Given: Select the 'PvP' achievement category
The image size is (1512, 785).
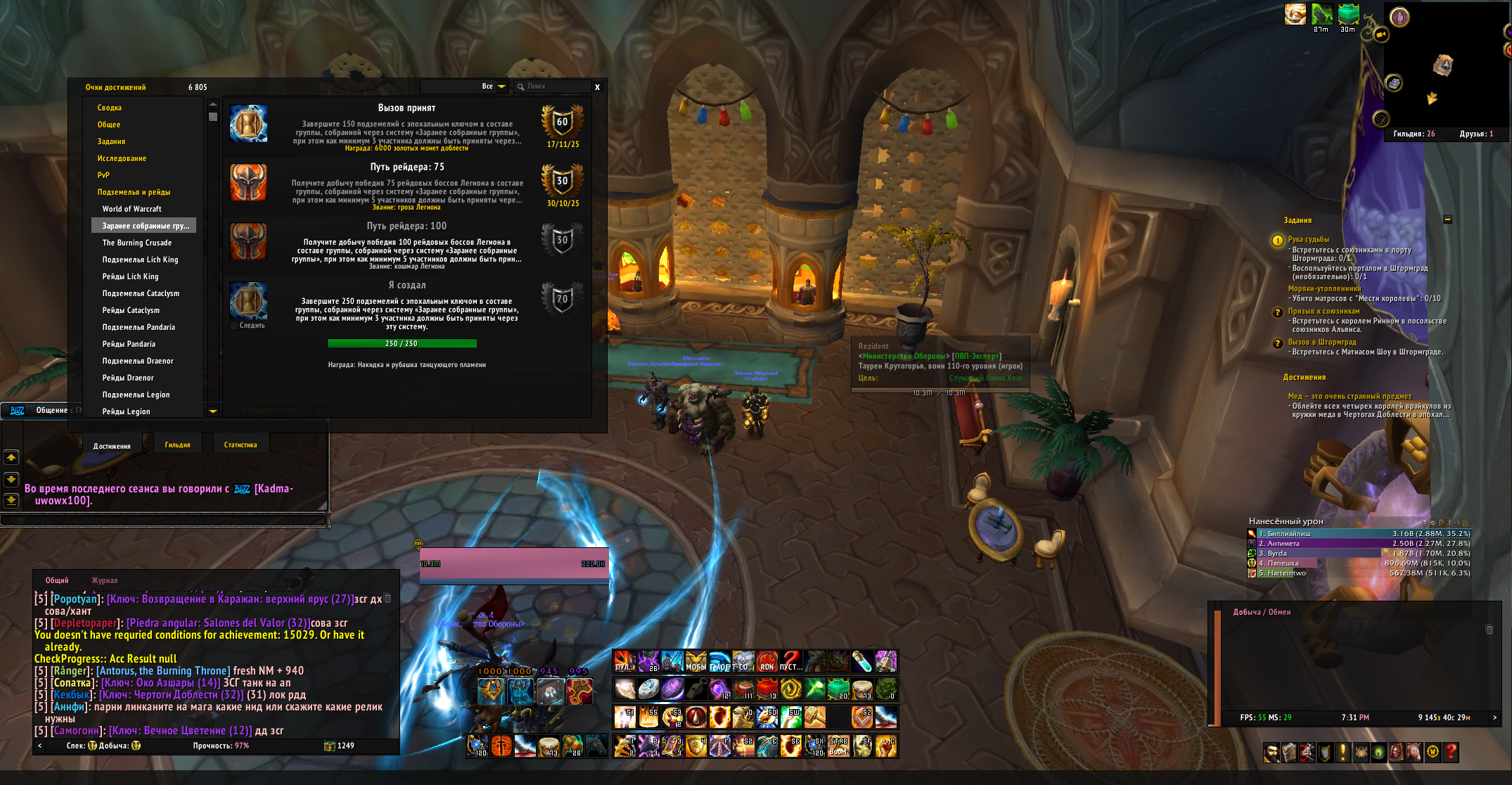Looking at the screenshot, I should click(x=103, y=175).
